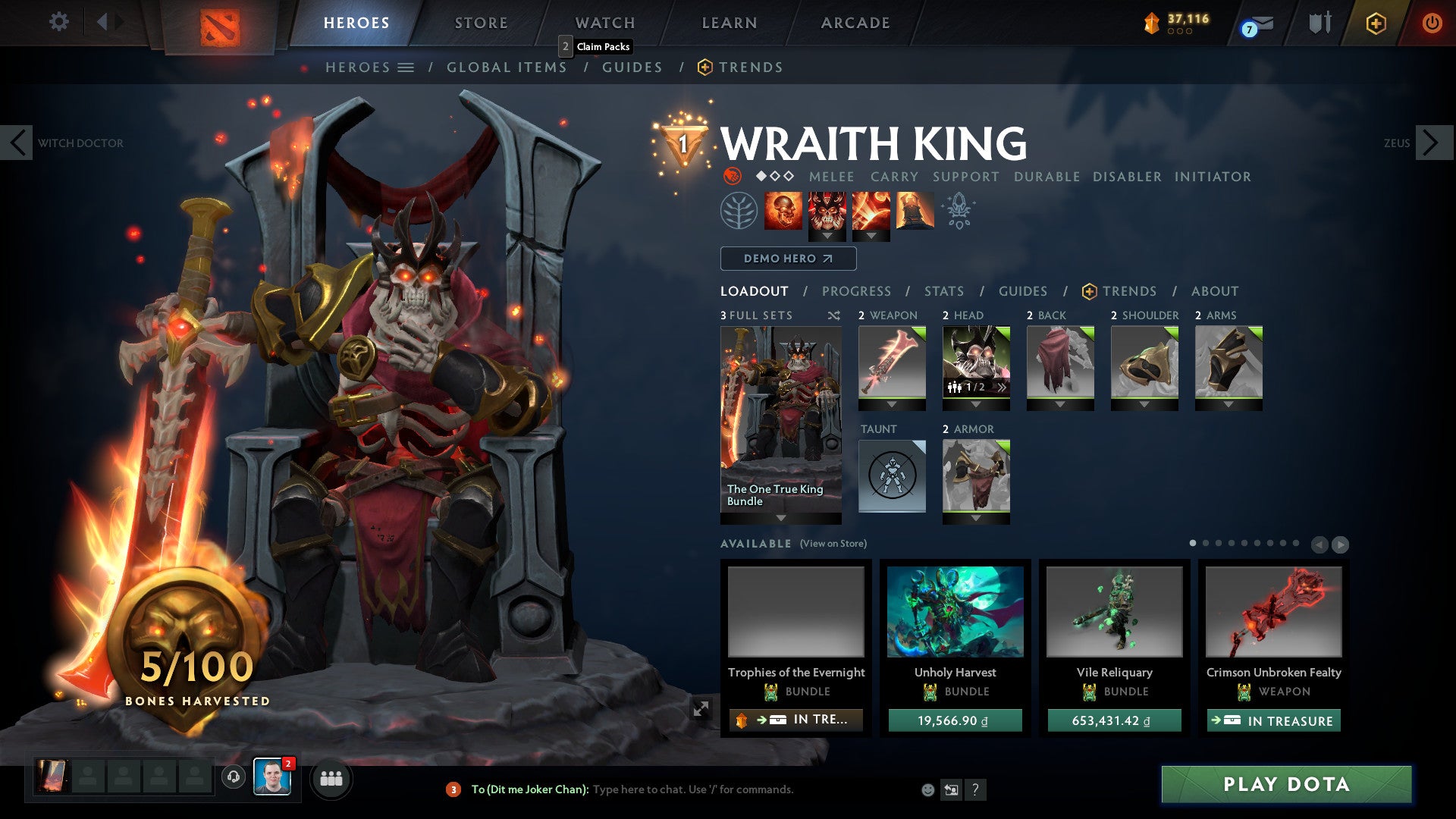This screenshot has width=1456, height=819.
Task: Expand the heroes hamburger menu in breadcrumb
Action: click(x=407, y=67)
